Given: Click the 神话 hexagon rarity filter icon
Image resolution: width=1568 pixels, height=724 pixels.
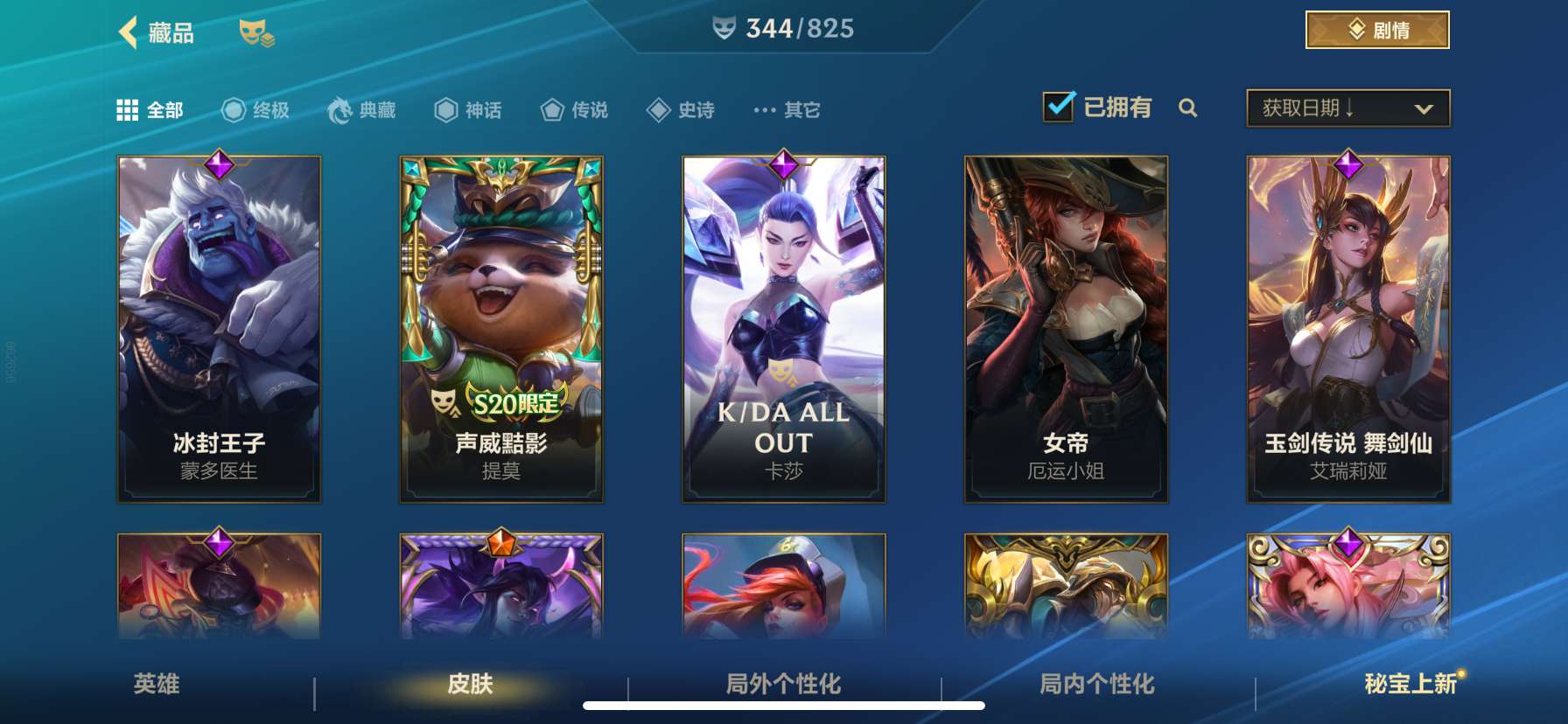Looking at the screenshot, I should (x=448, y=108).
